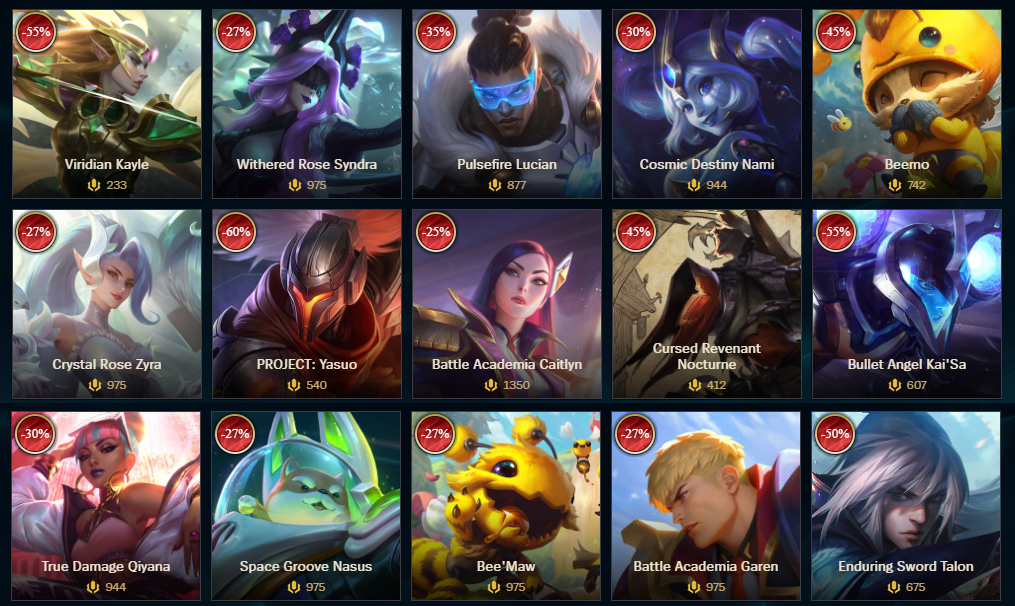Choose the Crystal Rose Zyra skin
This screenshot has width=1015, height=606.
tap(107, 304)
